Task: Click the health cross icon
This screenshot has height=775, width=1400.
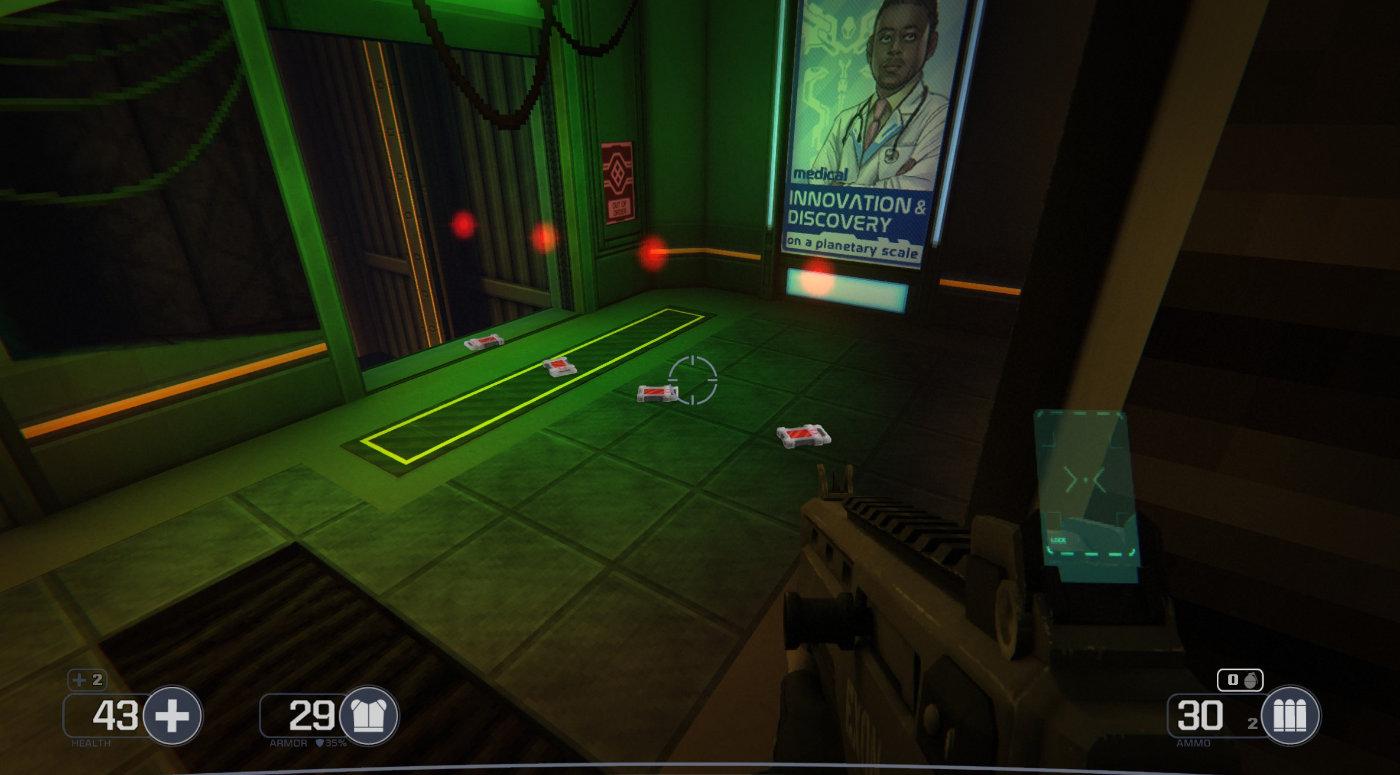Action: click(173, 716)
